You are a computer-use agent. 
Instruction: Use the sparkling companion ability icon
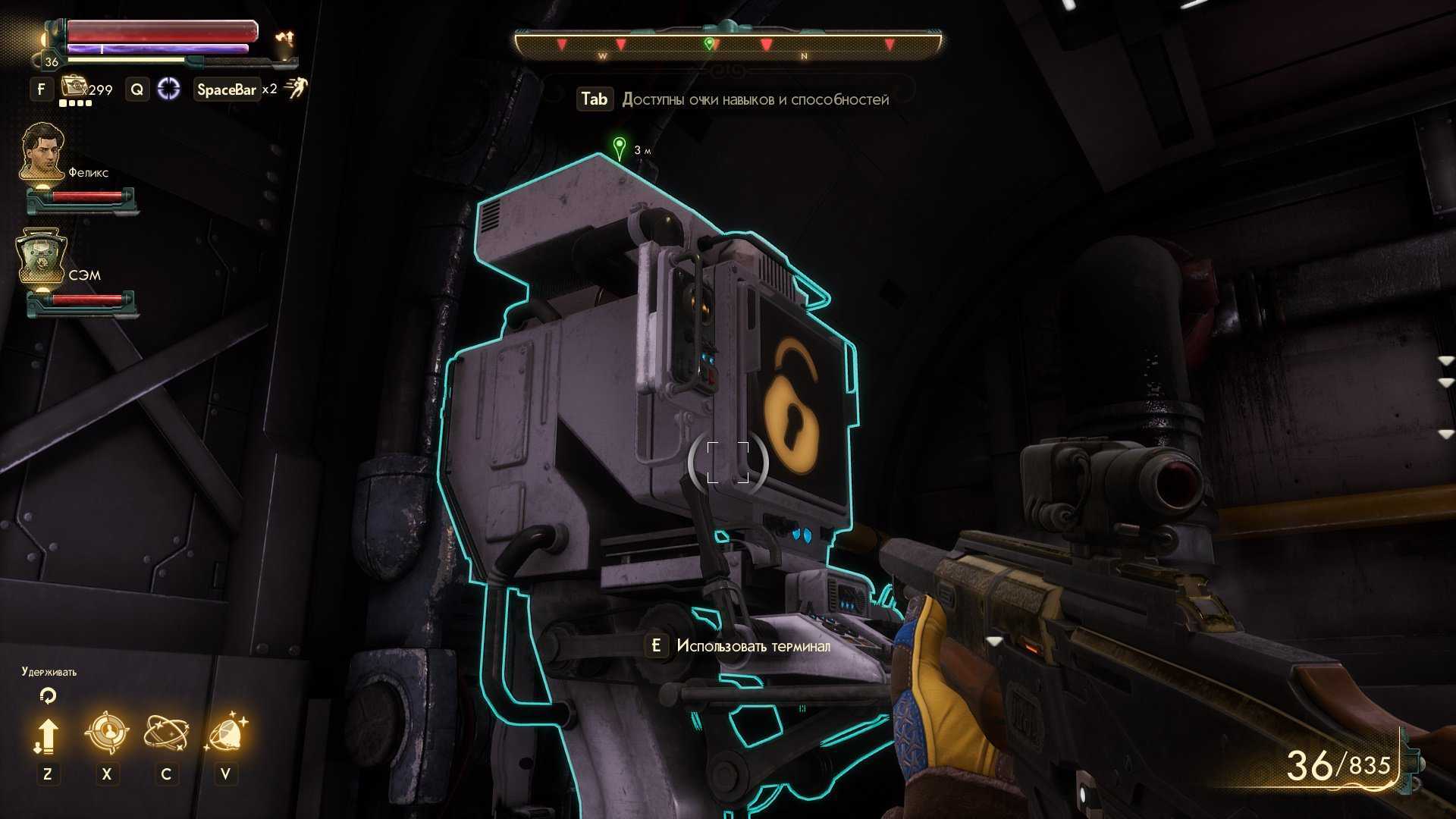point(226,733)
